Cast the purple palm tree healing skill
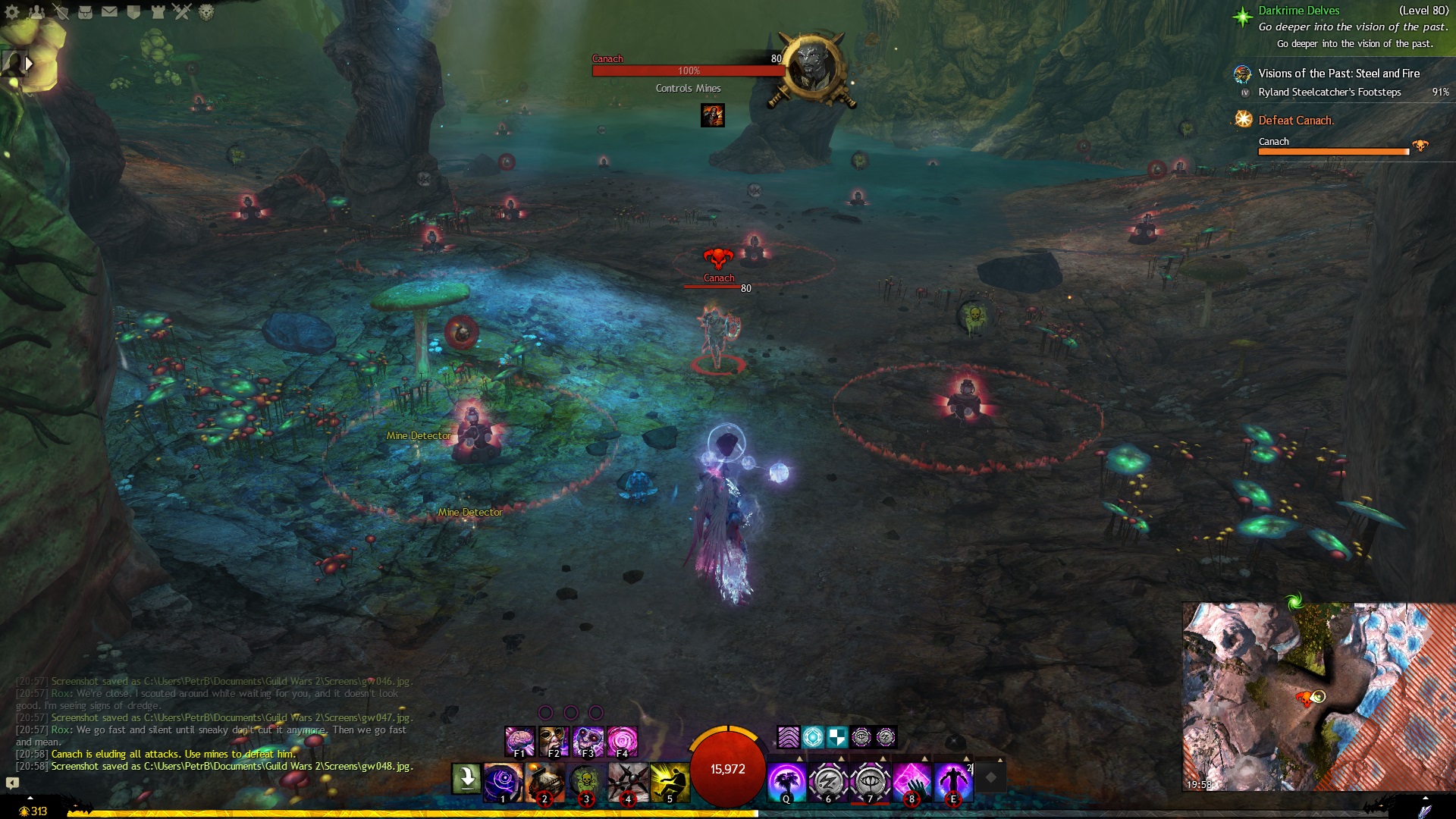The width and height of the screenshot is (1456, 819). click(x=786, y=782)
